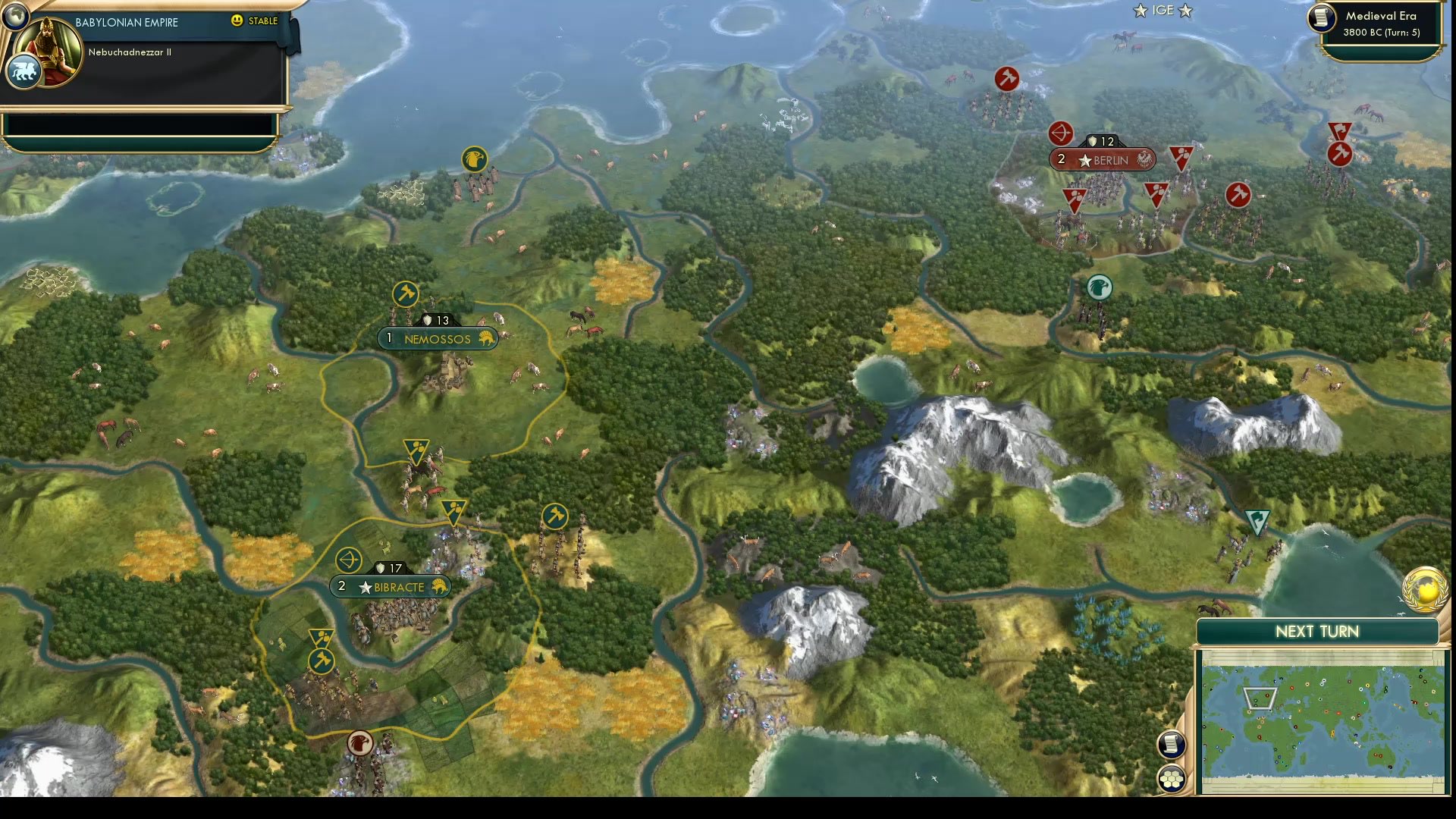The image size is (1456, 819).
Task: Open the IGE menu at top center
Action: click(x=1163, y=11)
